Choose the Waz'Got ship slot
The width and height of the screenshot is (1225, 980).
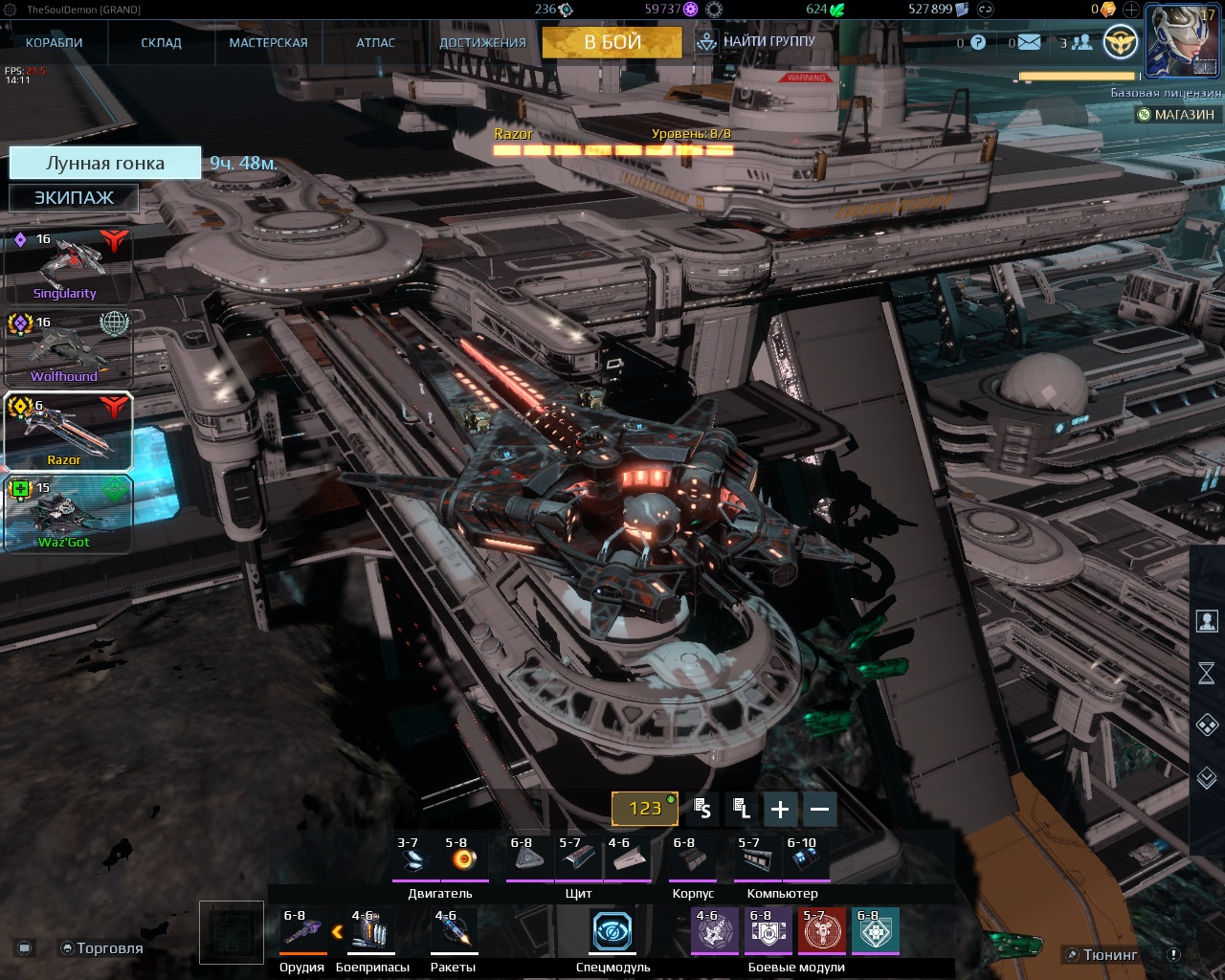[x=67, y=515]
